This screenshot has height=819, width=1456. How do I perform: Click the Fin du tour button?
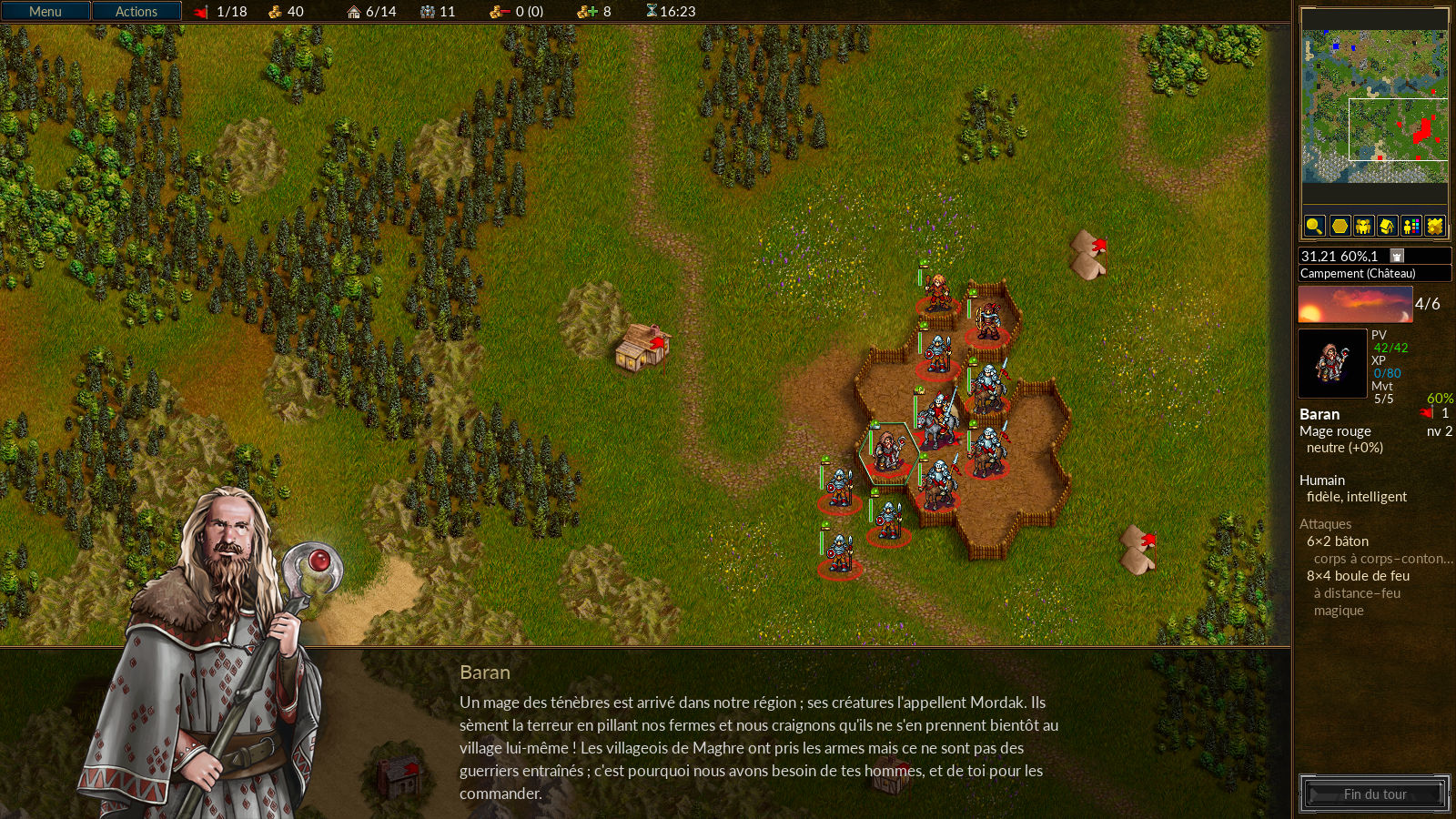coord(1374,794)
